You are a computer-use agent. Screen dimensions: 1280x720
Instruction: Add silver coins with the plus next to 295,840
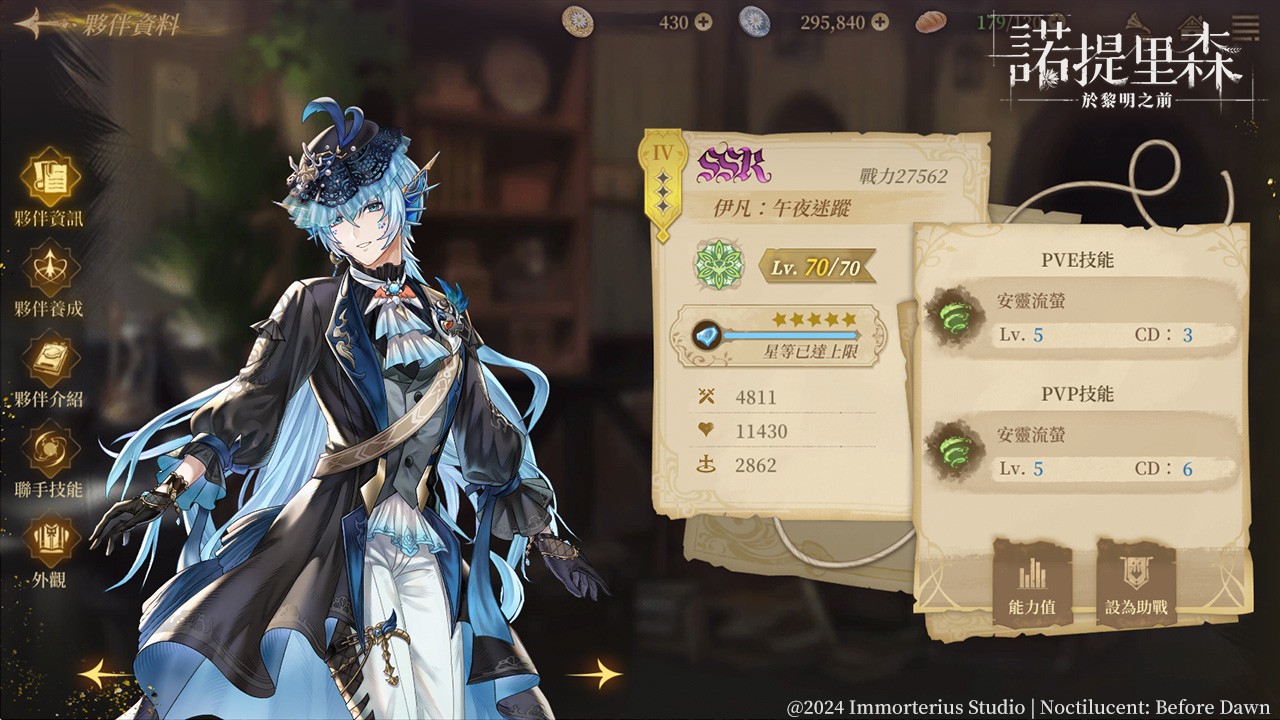pyautogui.click(x=879, y=22)
